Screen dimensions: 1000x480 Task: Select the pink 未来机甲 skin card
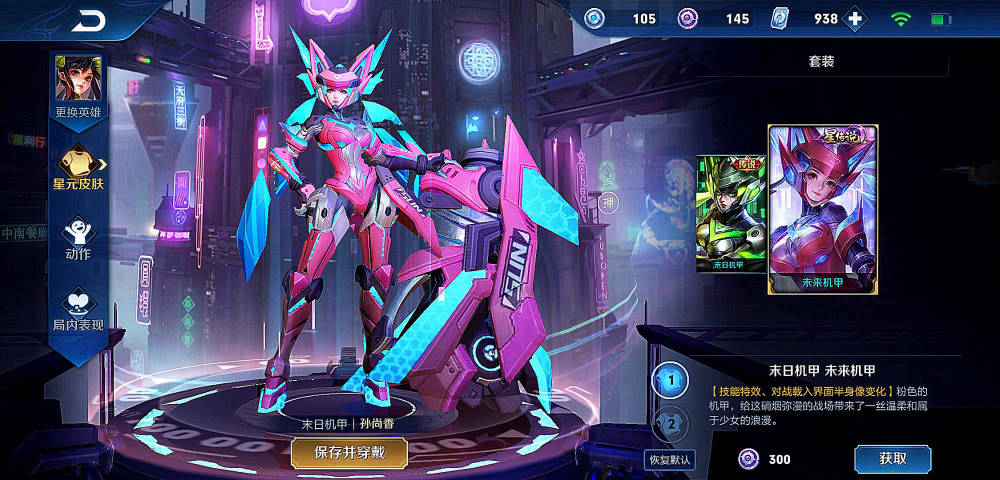(x=823, y=209)
